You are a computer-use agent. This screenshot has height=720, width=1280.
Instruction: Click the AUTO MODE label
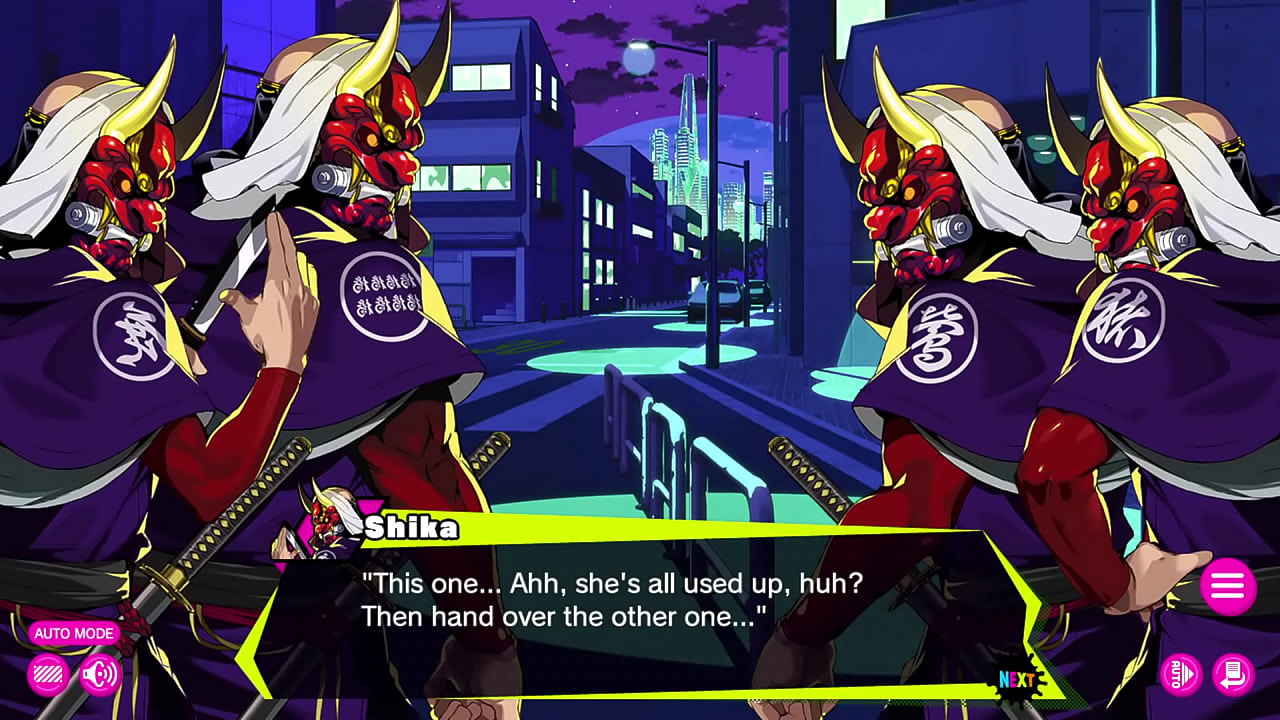click(74, 633)
